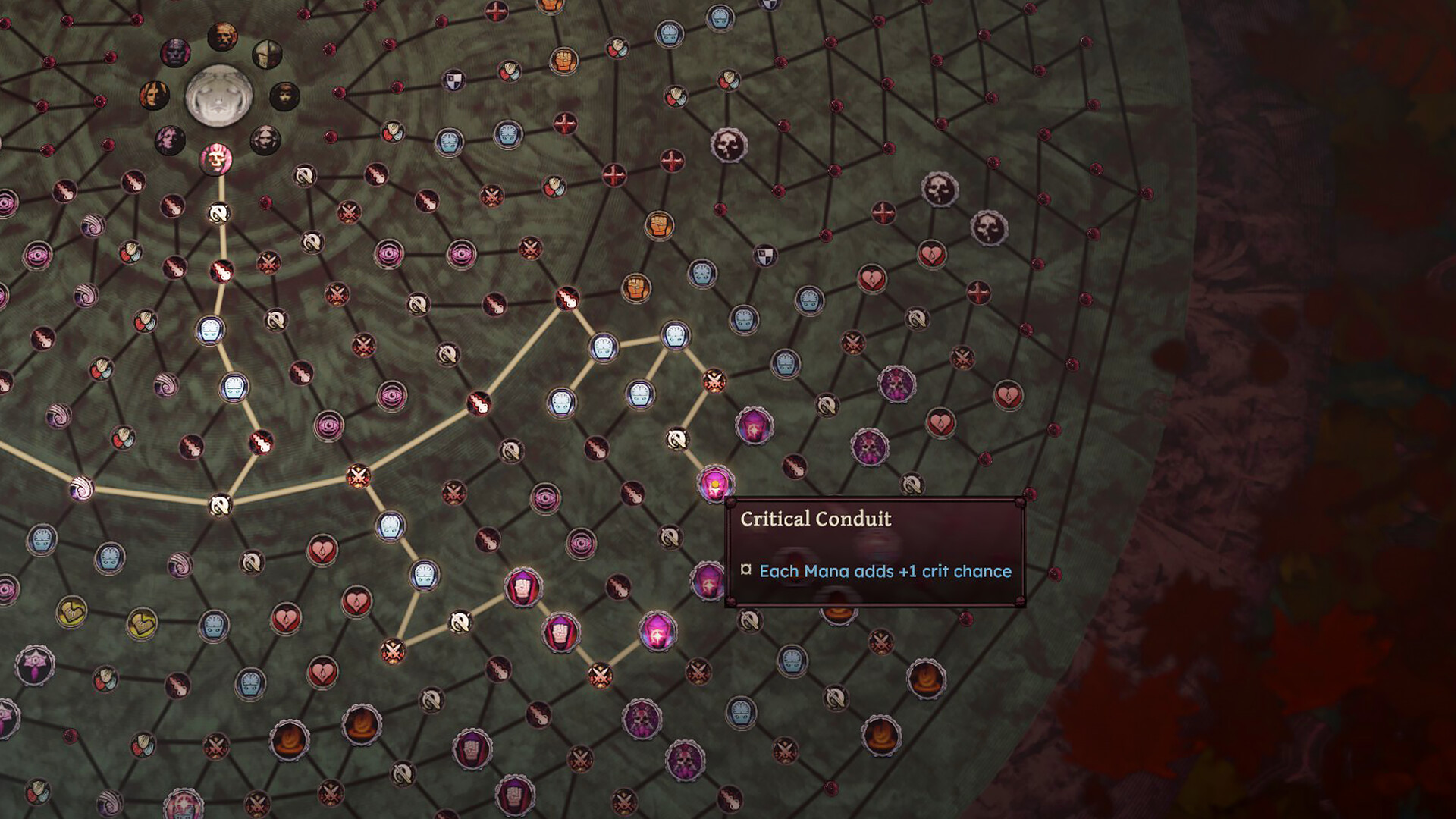The image size is (1456, 819).
Task: Select the split half-helmet portrait
Action: tap(267, 54)
